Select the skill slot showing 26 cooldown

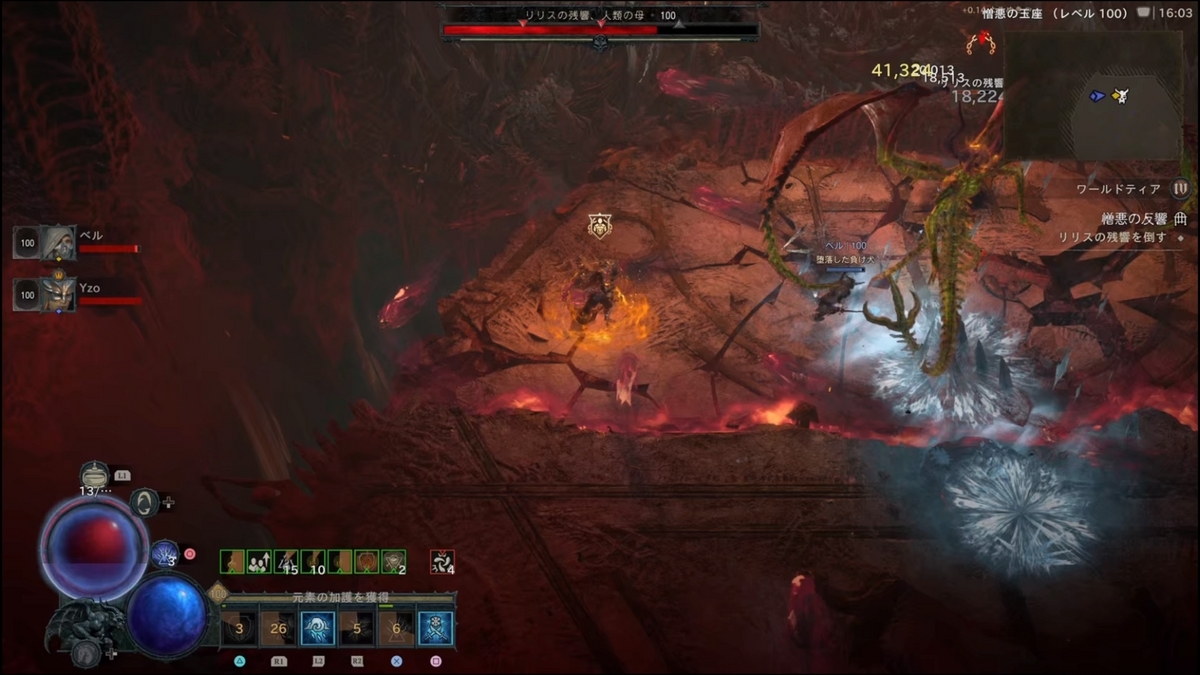(279, 629)
